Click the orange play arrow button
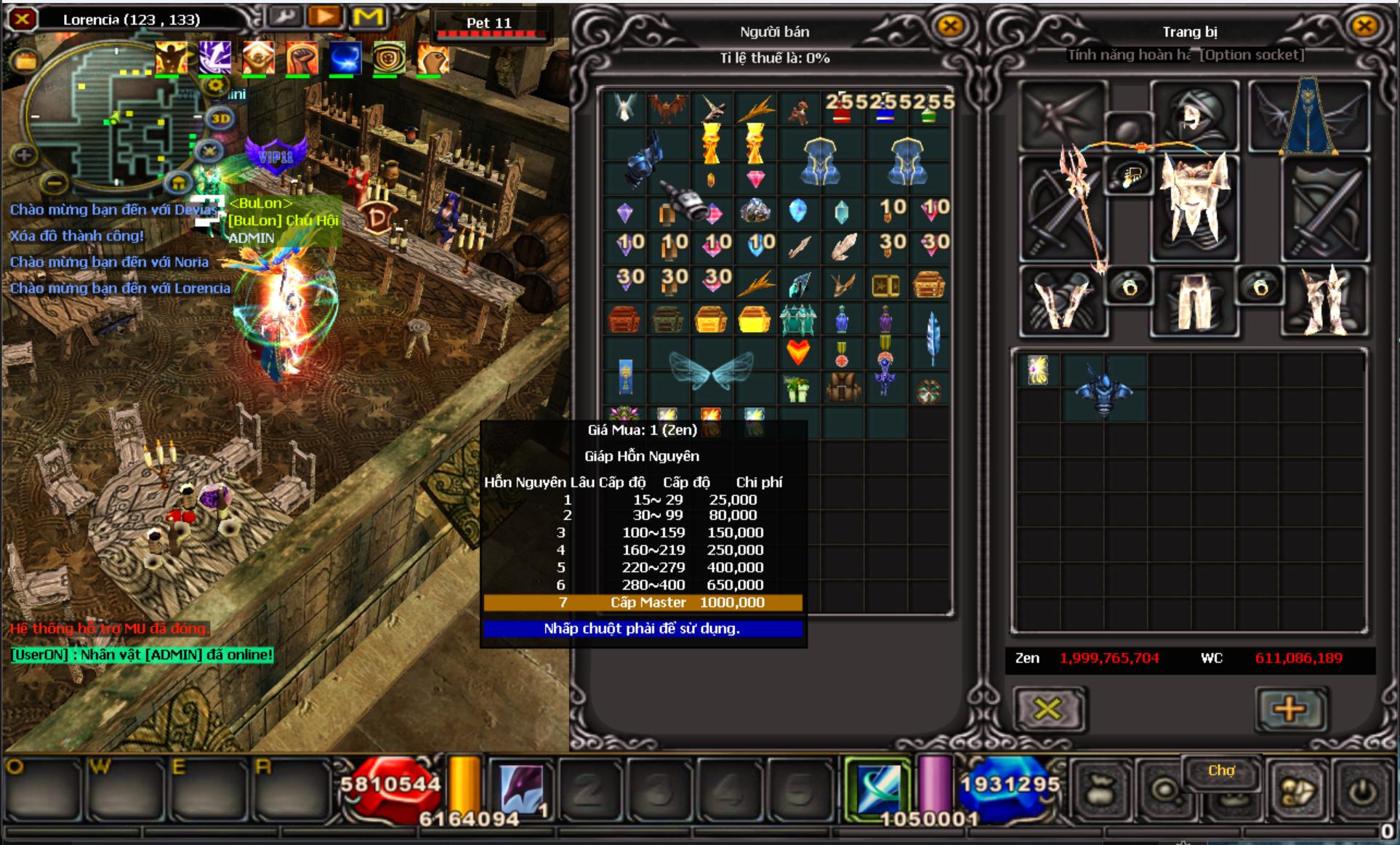 pos(325,17)
